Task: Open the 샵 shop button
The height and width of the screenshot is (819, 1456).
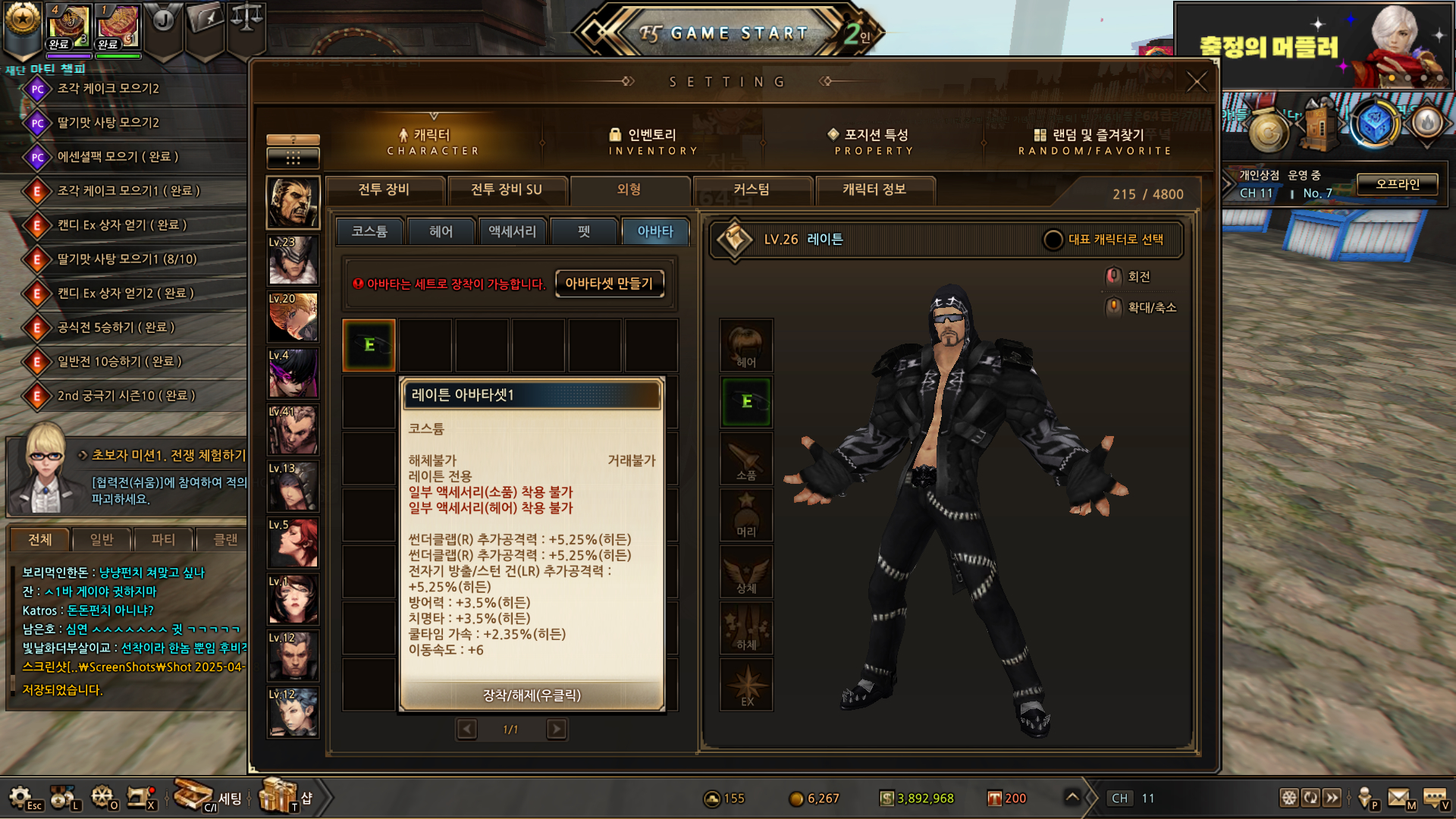Action: click(x=287, y=797)
